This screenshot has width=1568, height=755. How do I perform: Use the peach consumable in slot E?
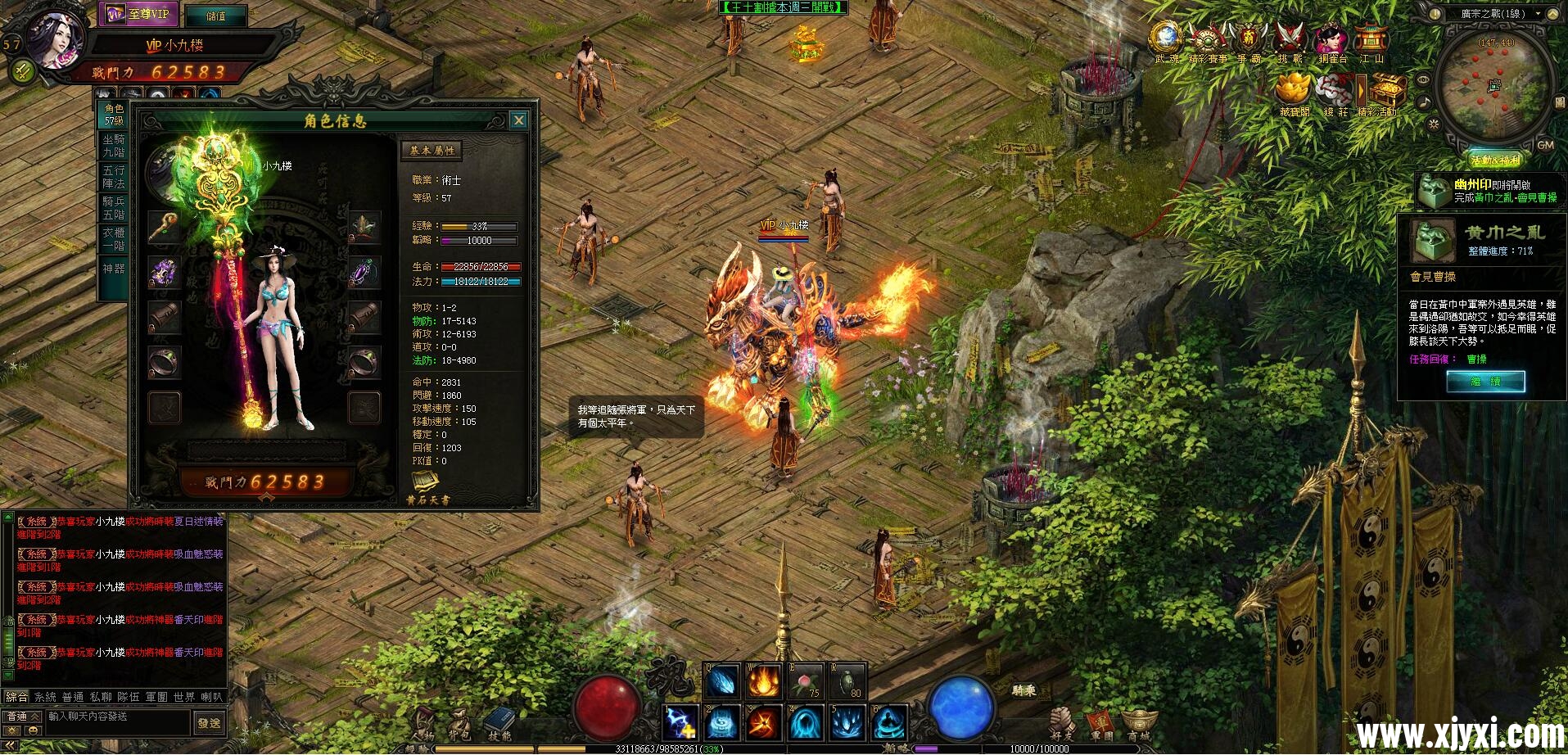[x=805, y=681]
